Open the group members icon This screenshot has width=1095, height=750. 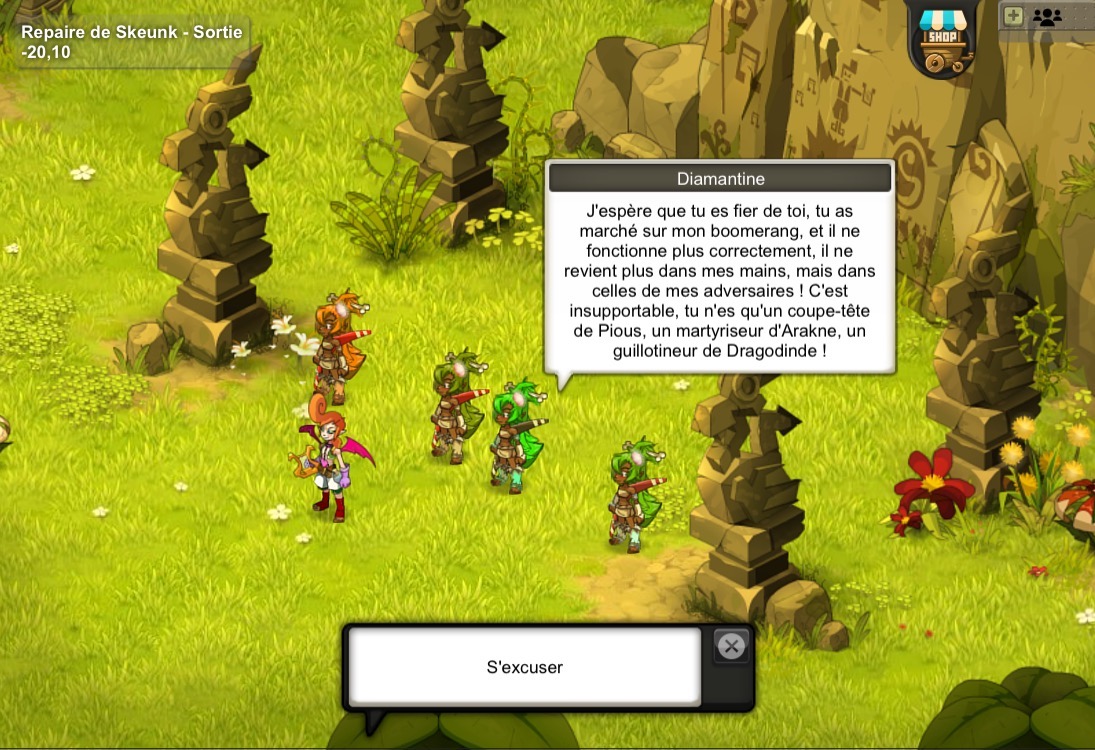pyautogui.click(x=1047, y=16)
